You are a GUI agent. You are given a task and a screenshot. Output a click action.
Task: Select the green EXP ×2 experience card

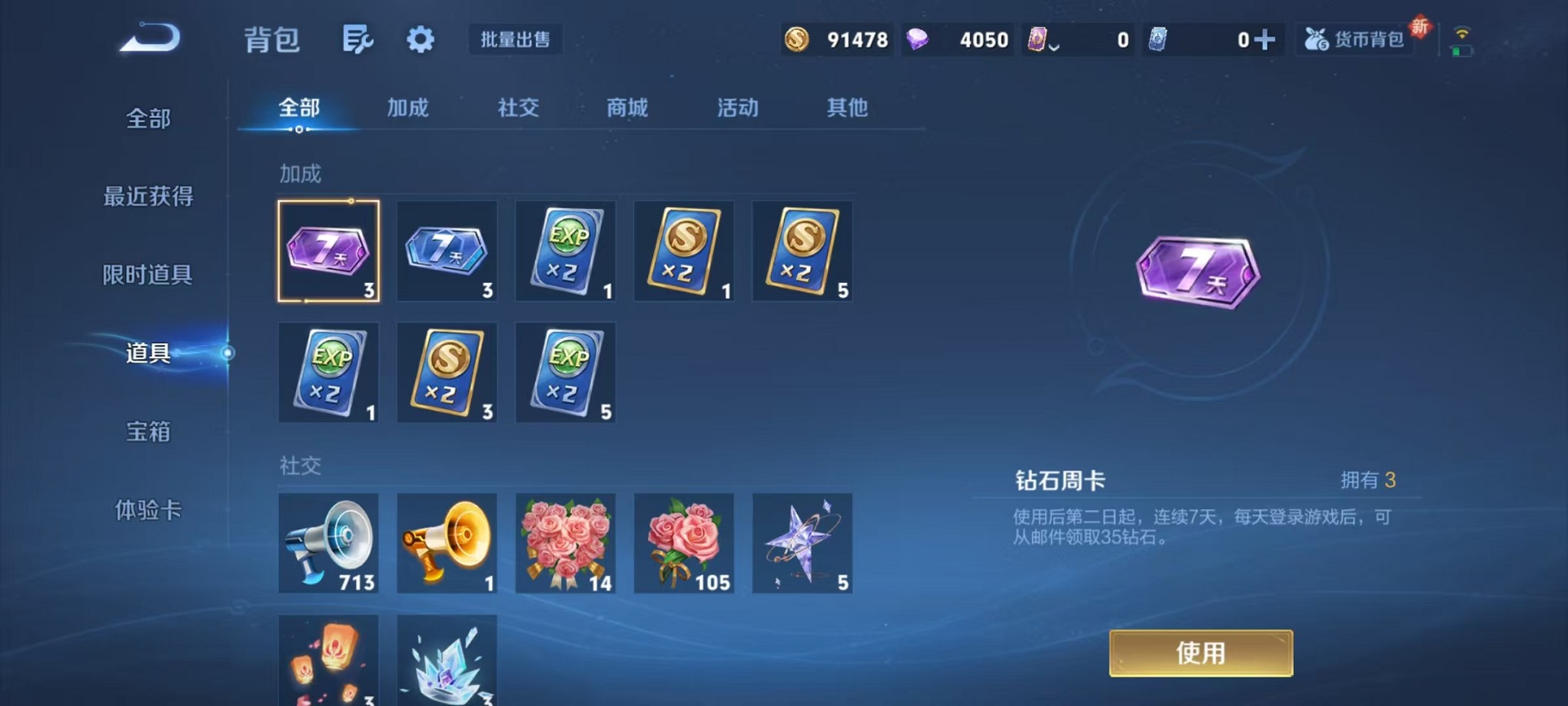click(x=565, y=251)
